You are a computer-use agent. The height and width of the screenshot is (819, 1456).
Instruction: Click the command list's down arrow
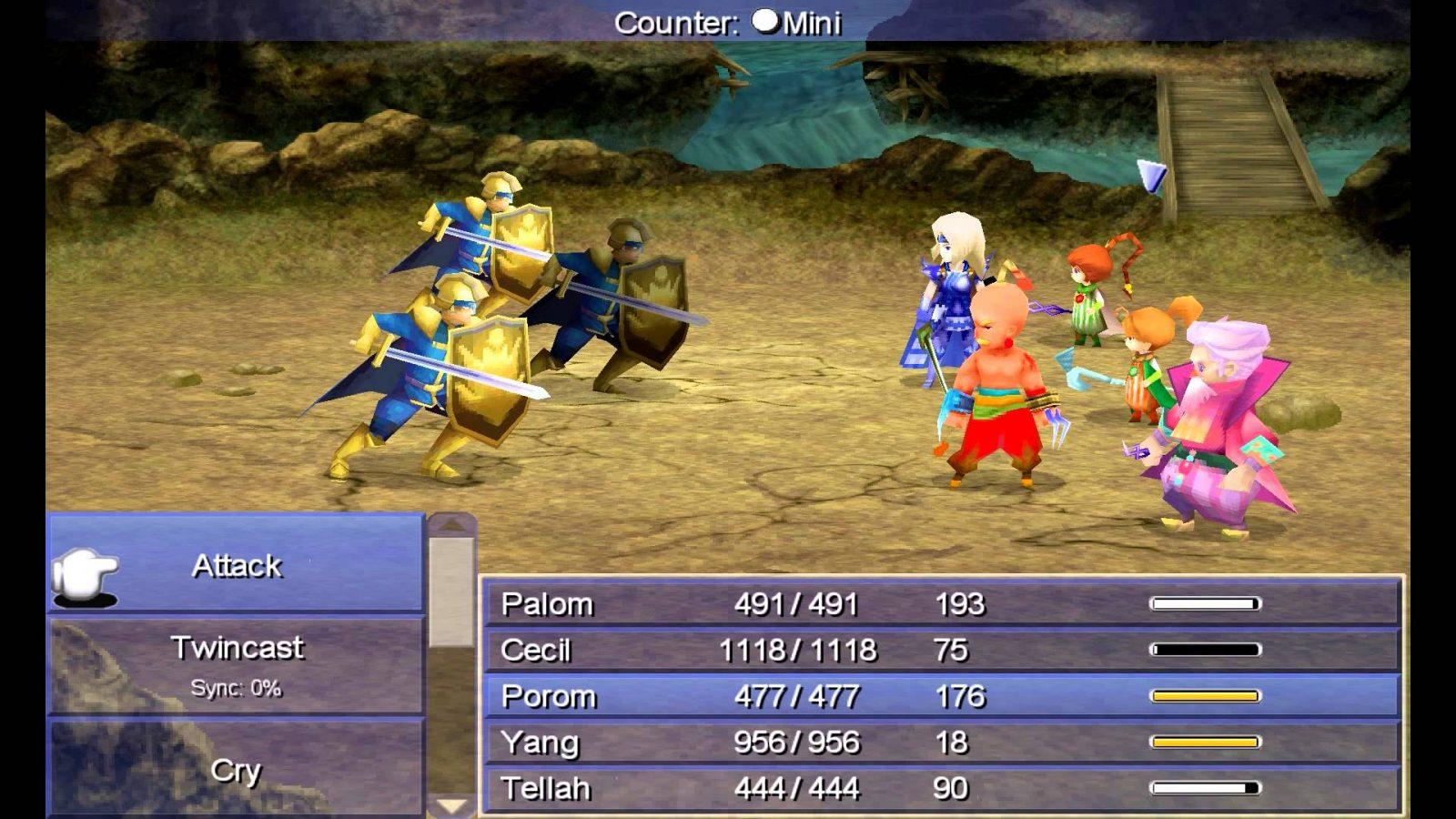coord(451,805)
